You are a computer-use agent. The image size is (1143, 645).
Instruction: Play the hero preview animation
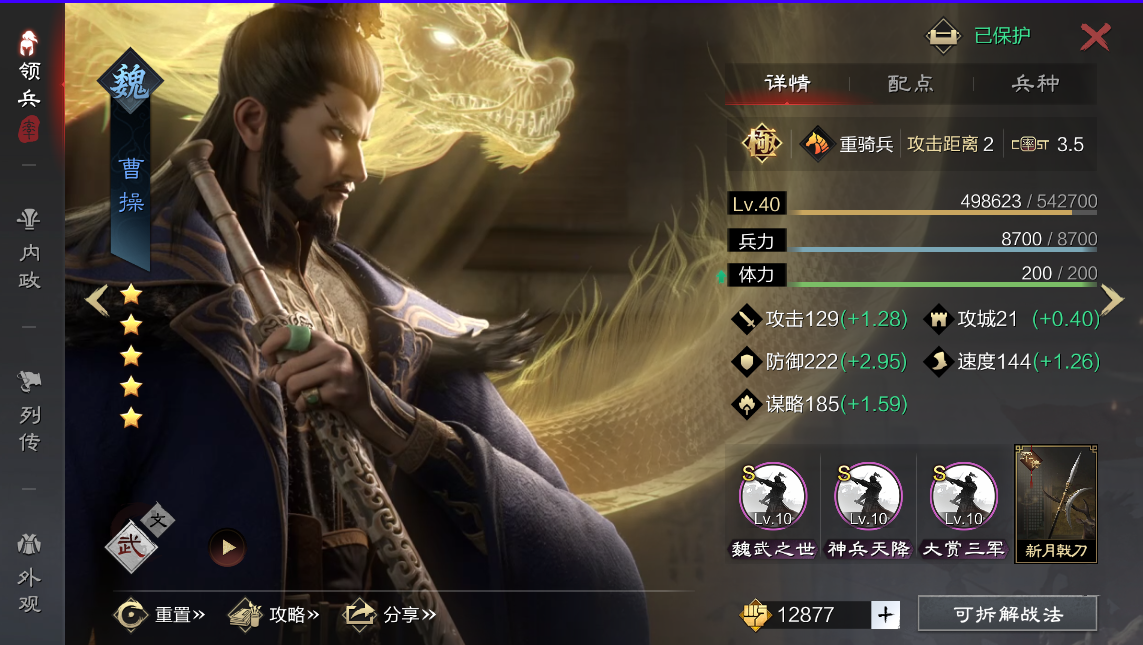[x=227, y=547]
